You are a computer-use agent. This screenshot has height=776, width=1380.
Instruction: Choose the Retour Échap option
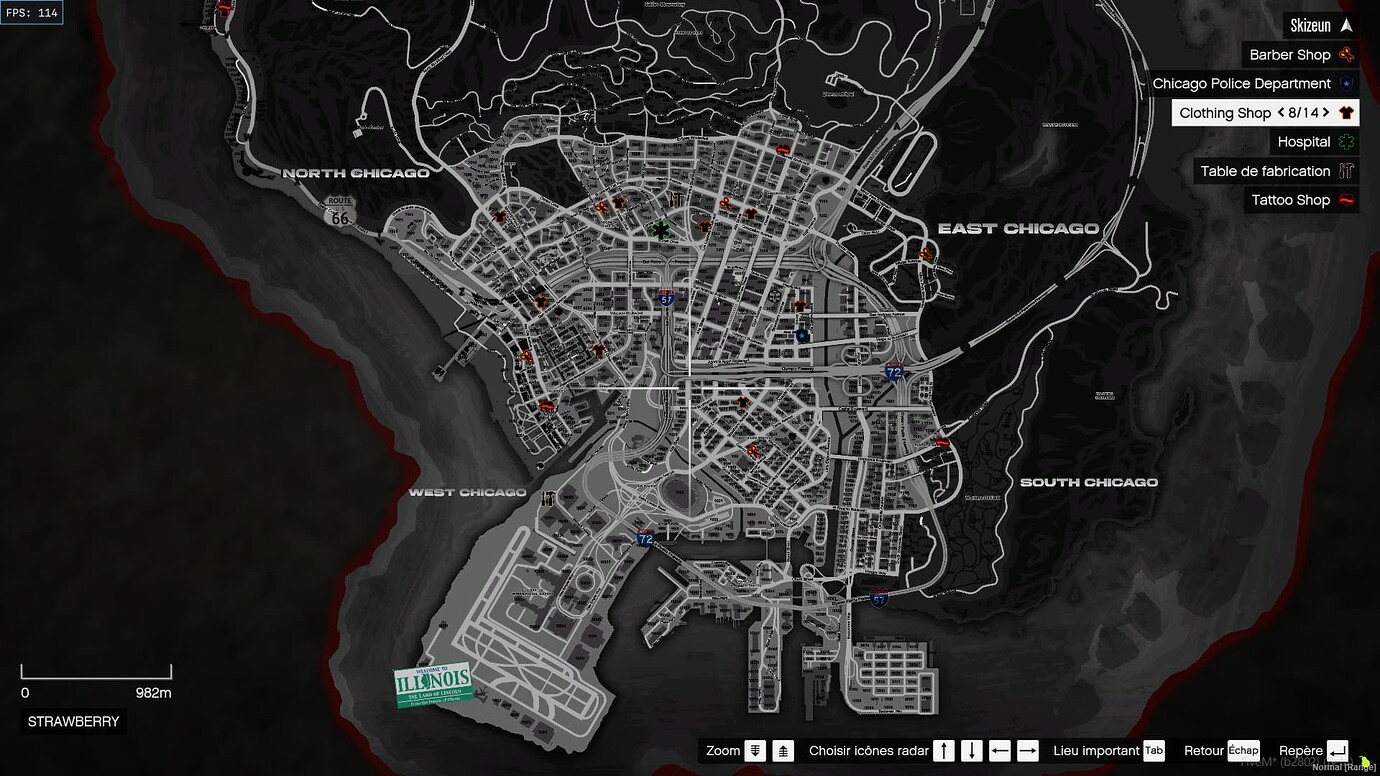click(1243, 750)
